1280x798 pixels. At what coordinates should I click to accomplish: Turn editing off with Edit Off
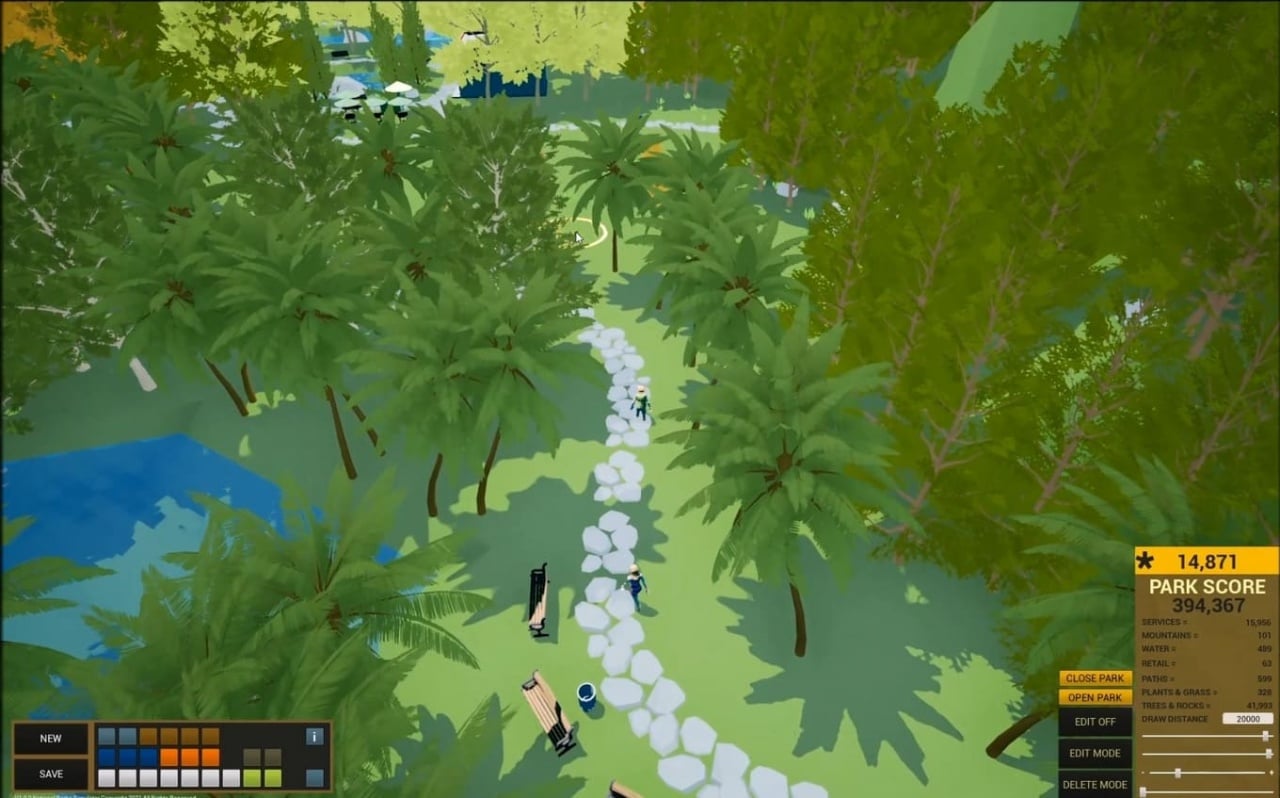tap(1095, 721)
